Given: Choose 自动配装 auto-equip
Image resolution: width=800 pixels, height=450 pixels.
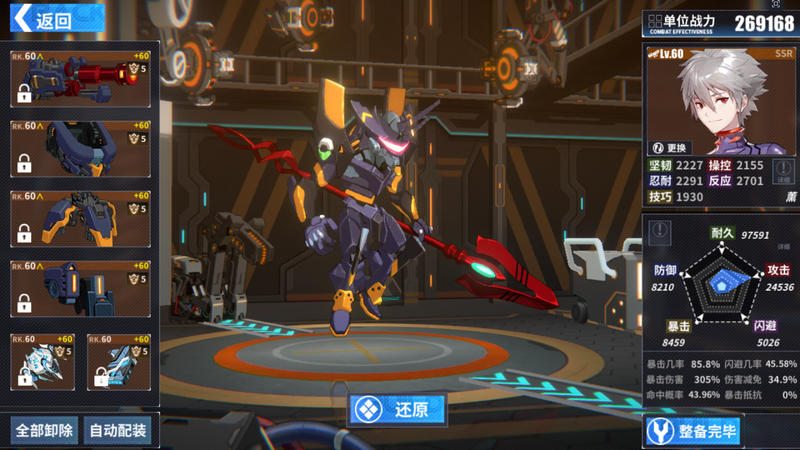Looking at the screenshot, I should point(118,431).
